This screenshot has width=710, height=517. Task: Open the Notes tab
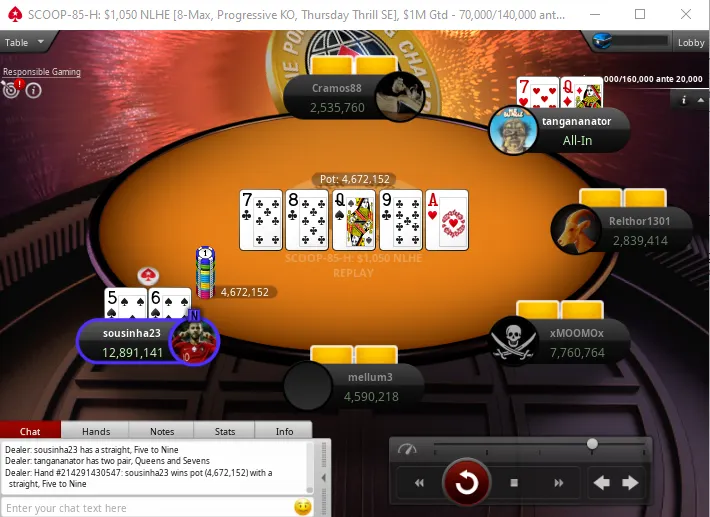pos(162,431)
